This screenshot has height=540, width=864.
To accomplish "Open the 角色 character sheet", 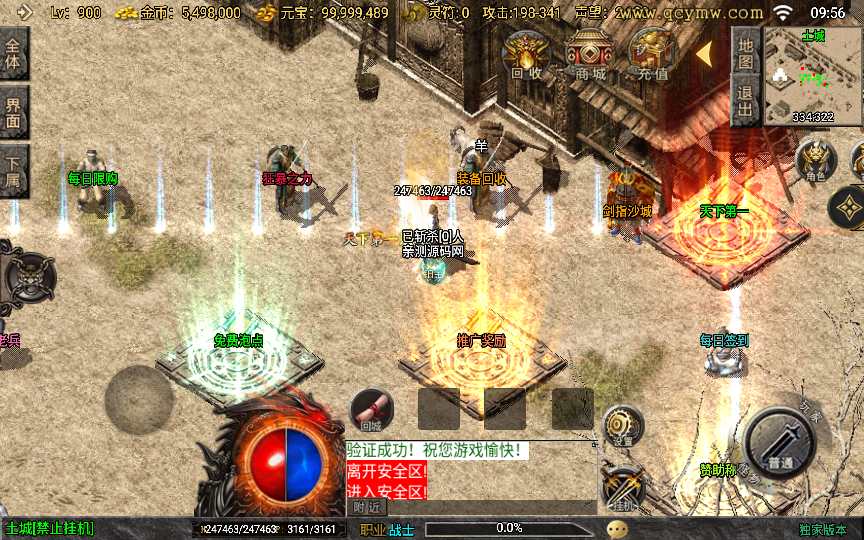I will pyautogui.click(x=815, y=160).
